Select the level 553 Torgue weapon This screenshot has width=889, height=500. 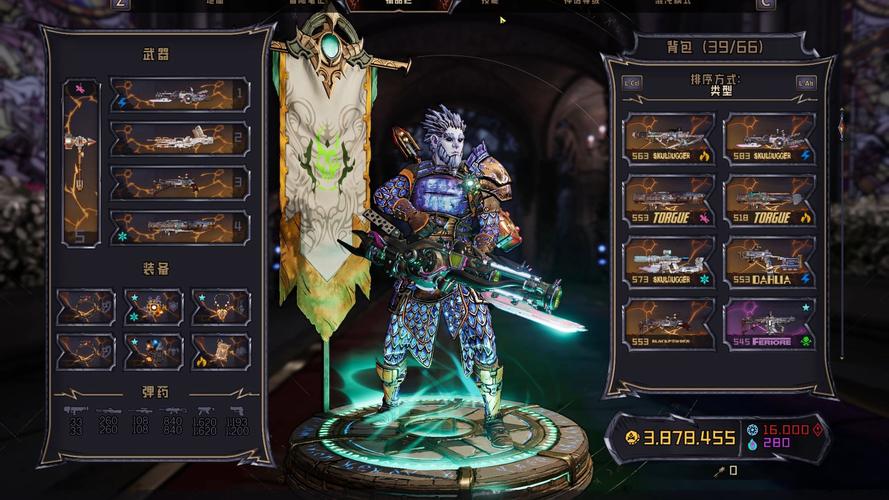(x=669, y=200)
